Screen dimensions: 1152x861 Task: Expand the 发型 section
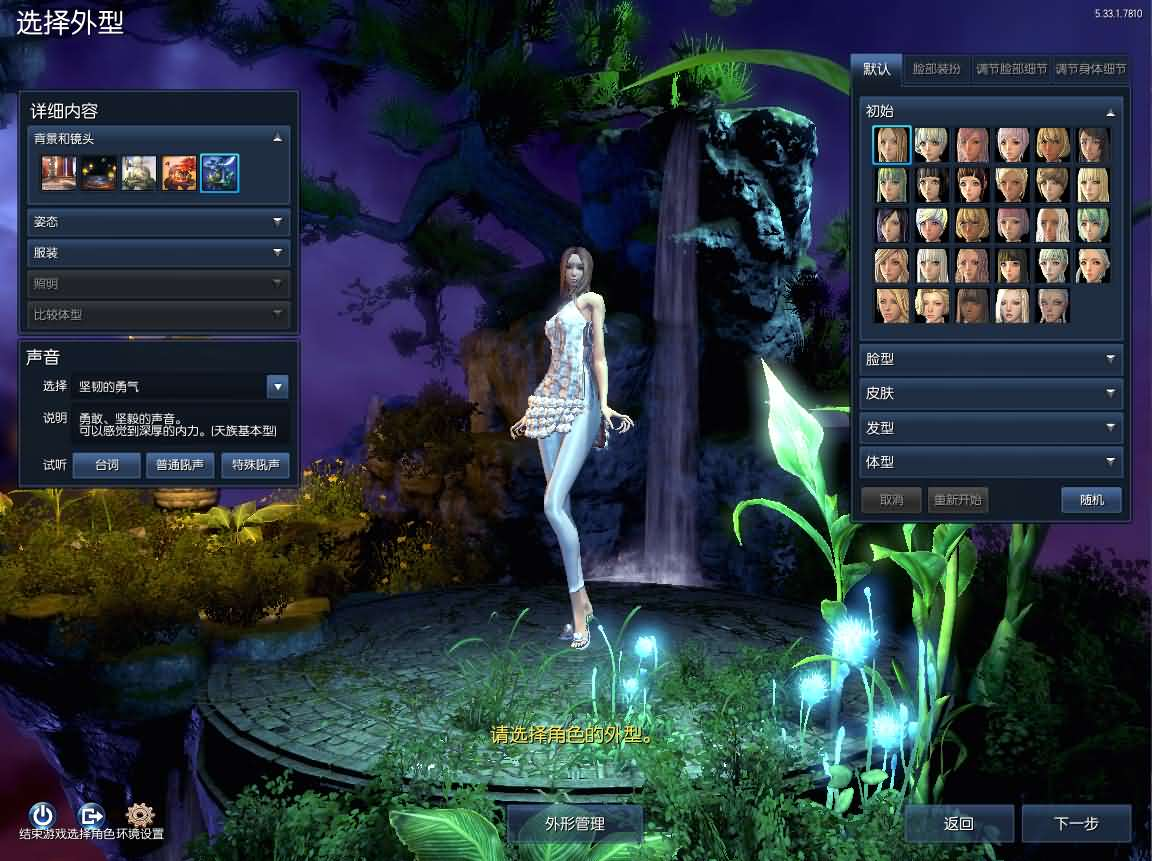coord(990,428)
